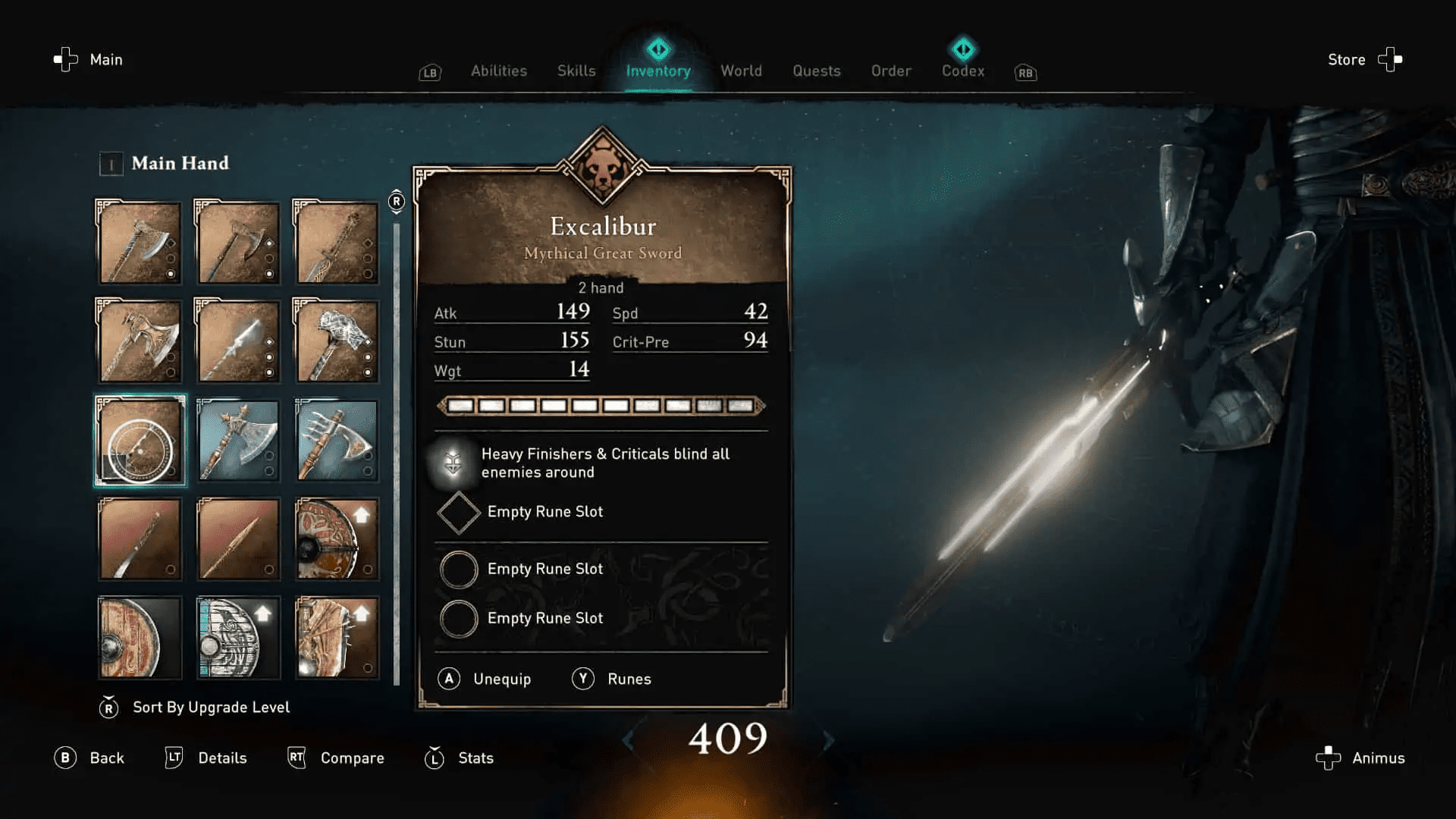Select the blue Mythical axe below Excalibur
The image size is (1456, 819).
tap(237, 440)
